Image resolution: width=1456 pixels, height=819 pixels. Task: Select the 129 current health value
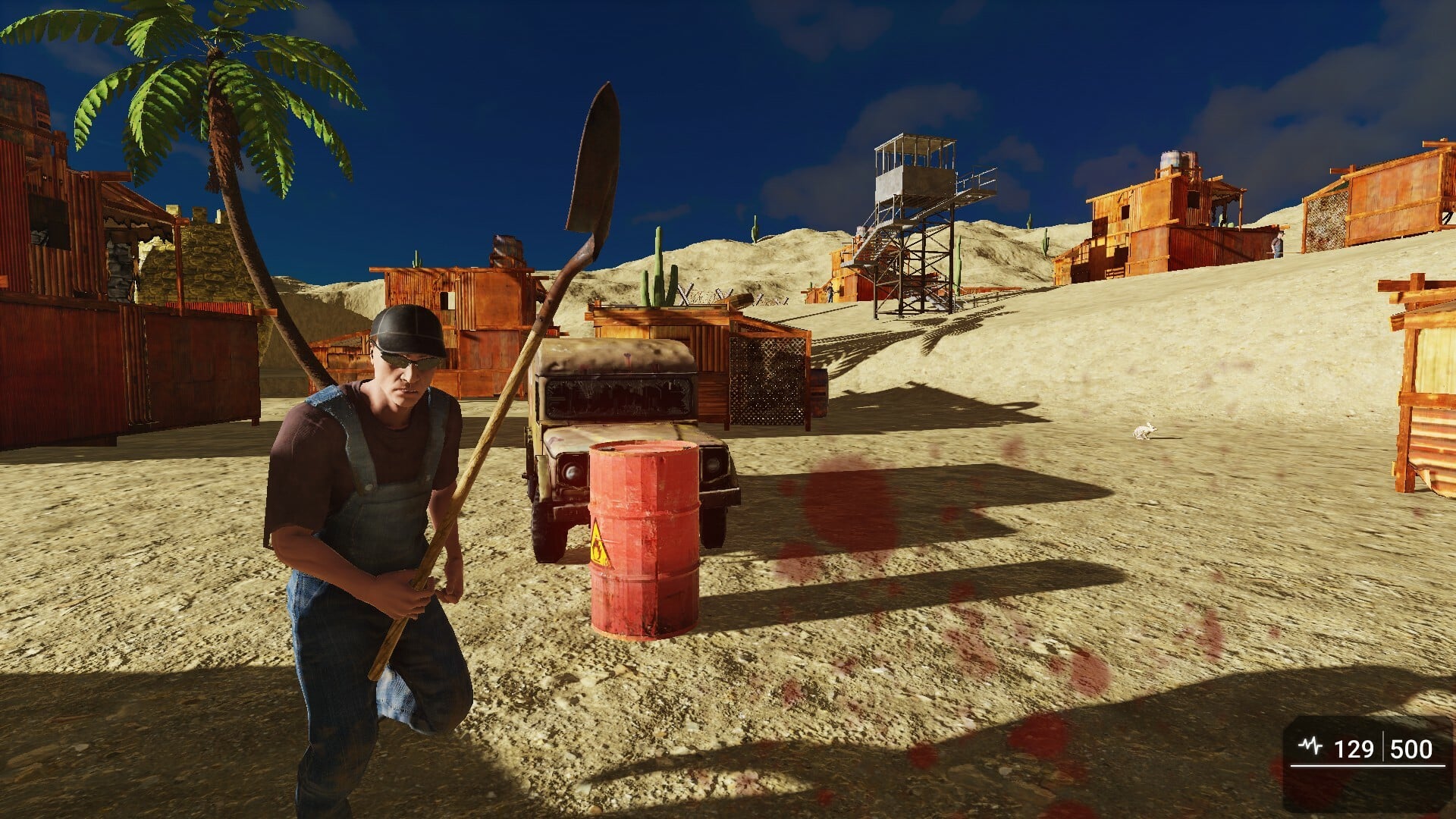click(1354, 749)
